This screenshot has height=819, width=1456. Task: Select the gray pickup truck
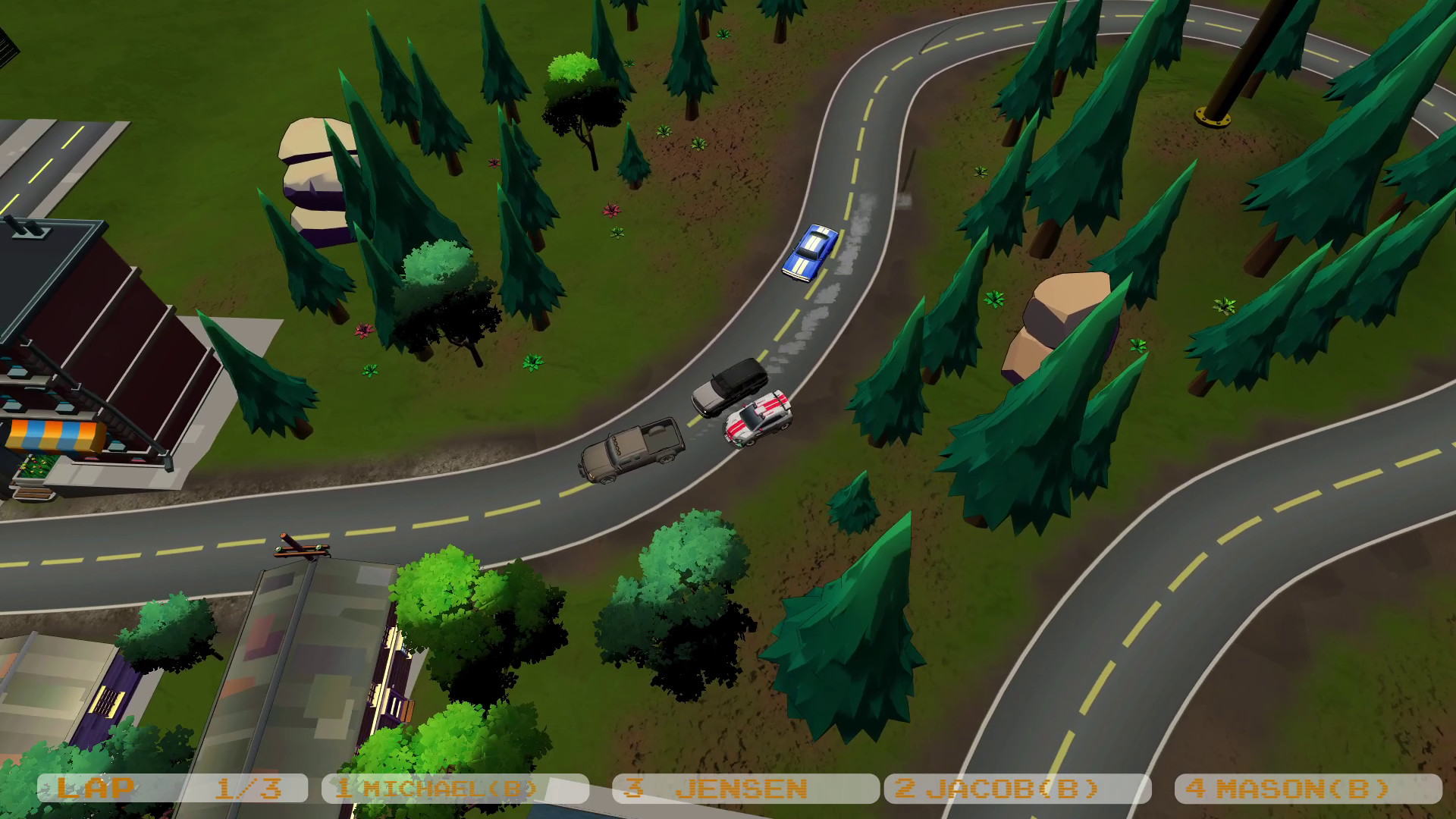click(x=632, y=451)
